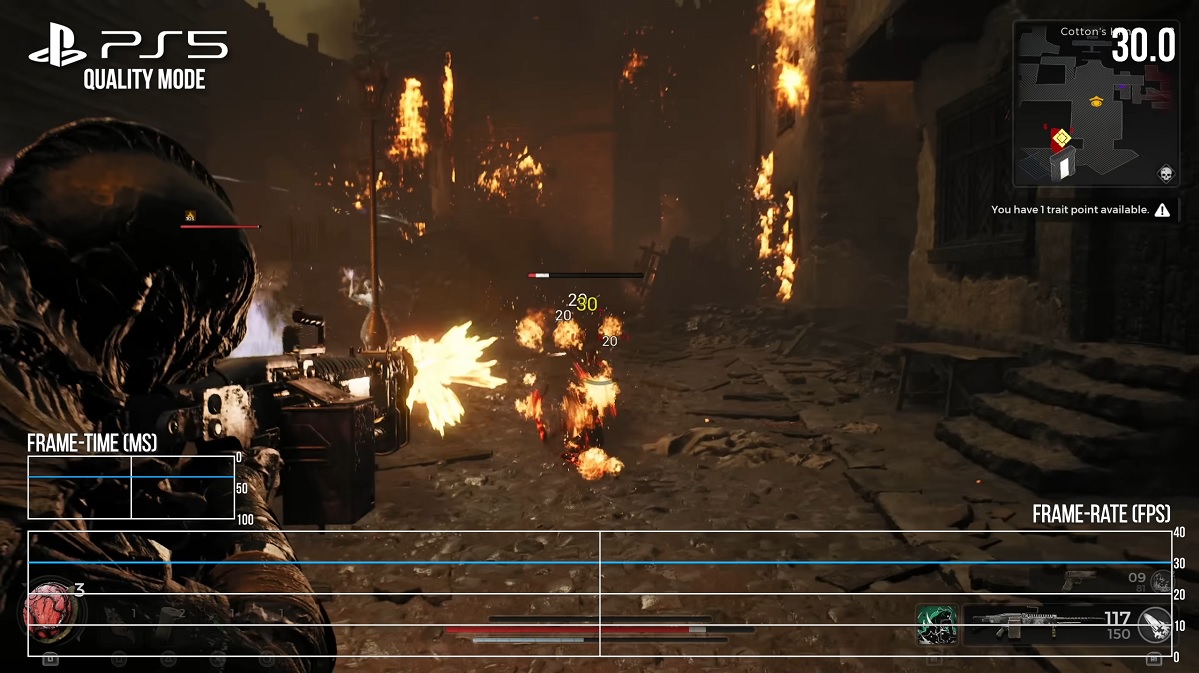Trigger the long gun's weapon mod icon

1153,624
